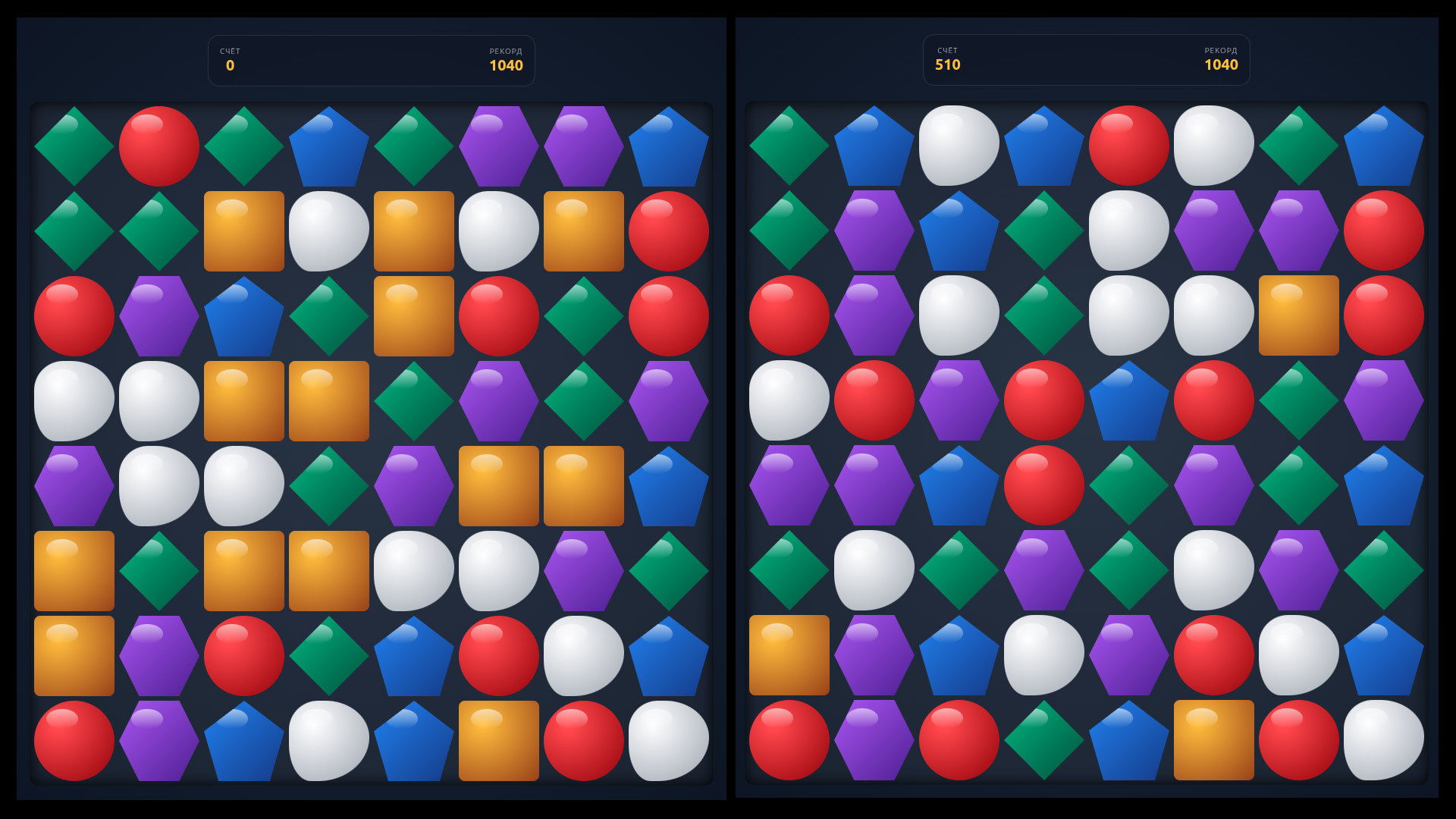Click the СЧЁТ score showing 0
This screenshot has height=819, width=1456.
pyautogui.click(x=230, y=66)
